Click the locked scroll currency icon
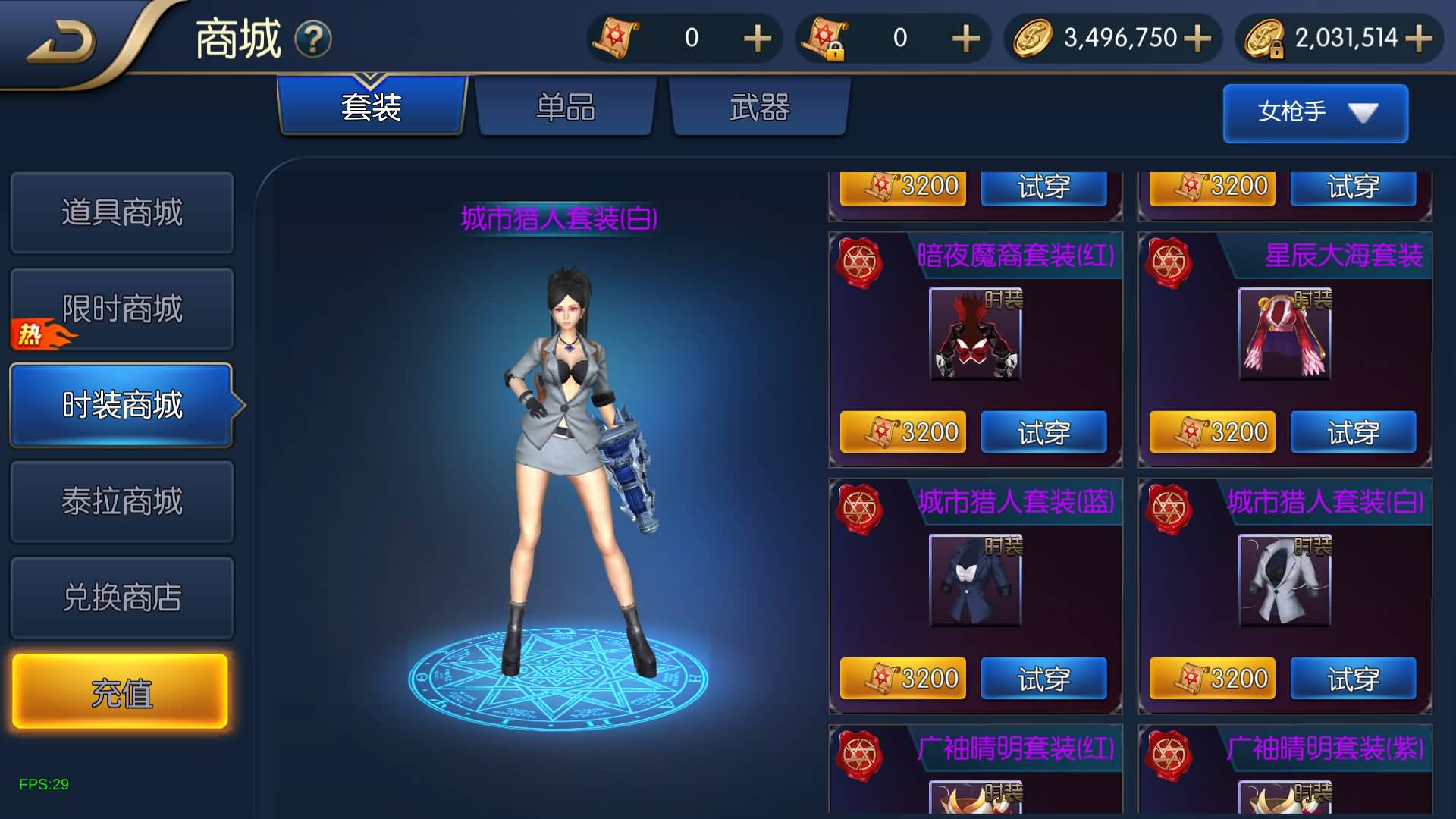This screenshot has width=1456, height=819. pyautogui.click(x=827, y=38)
